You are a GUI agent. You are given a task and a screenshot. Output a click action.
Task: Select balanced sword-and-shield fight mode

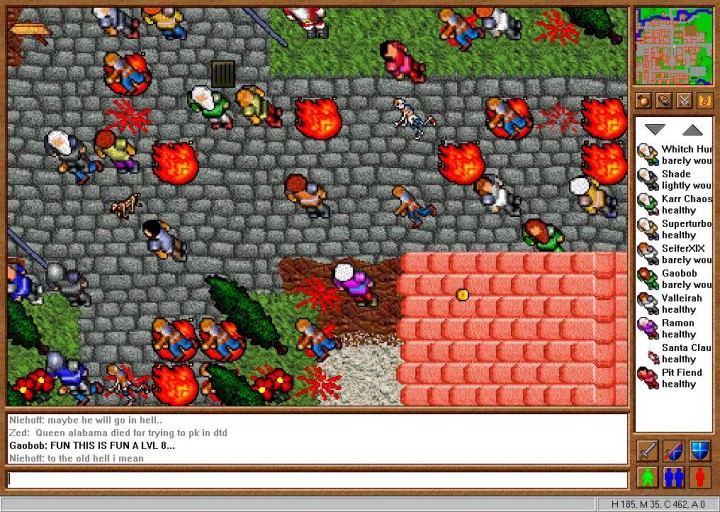point(673,451)
